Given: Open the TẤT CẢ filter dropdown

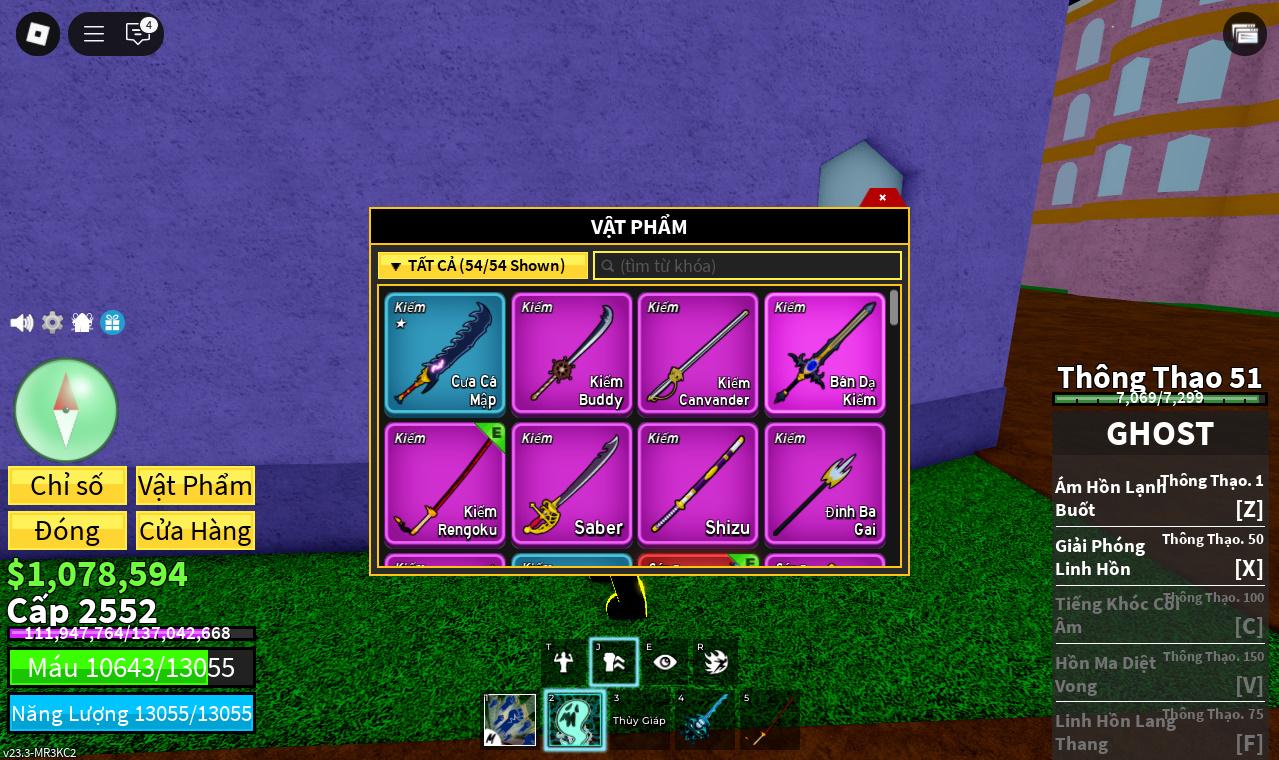Looking at the screenshot, I should point(483,266).
